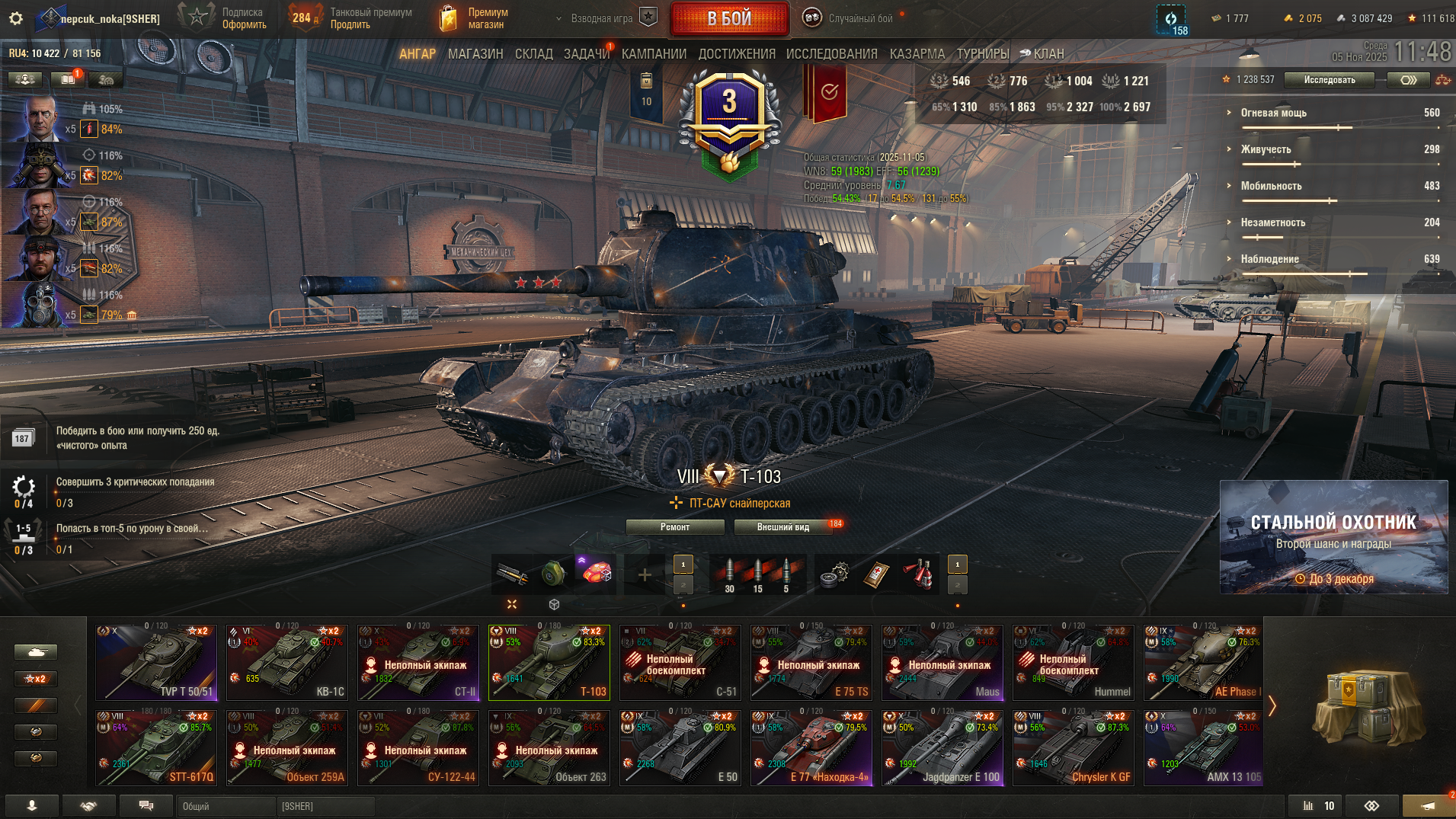
Task: Expand the Огневая мощь parameter
Action: coord(1273,113)
